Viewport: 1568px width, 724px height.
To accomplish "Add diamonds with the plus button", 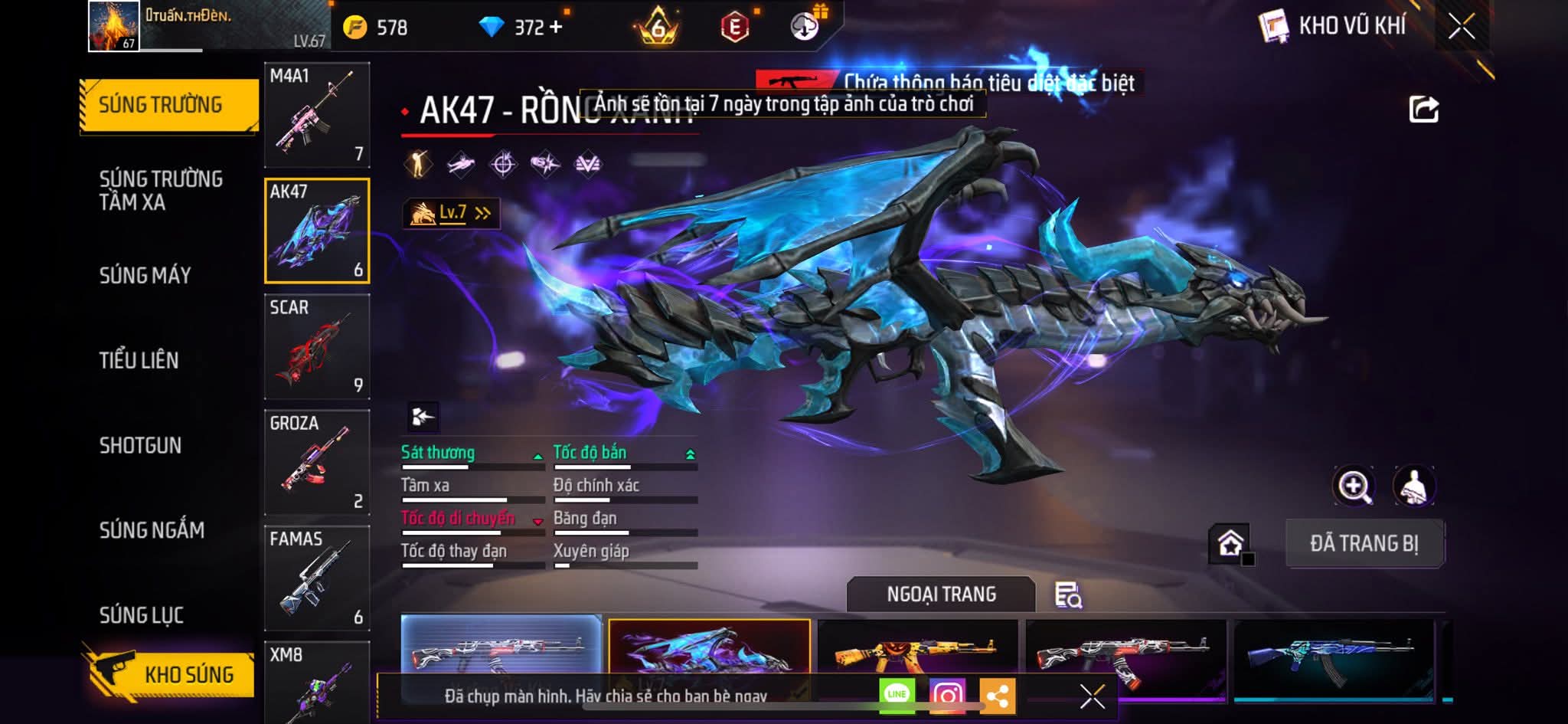I will (x=556, y=28).
